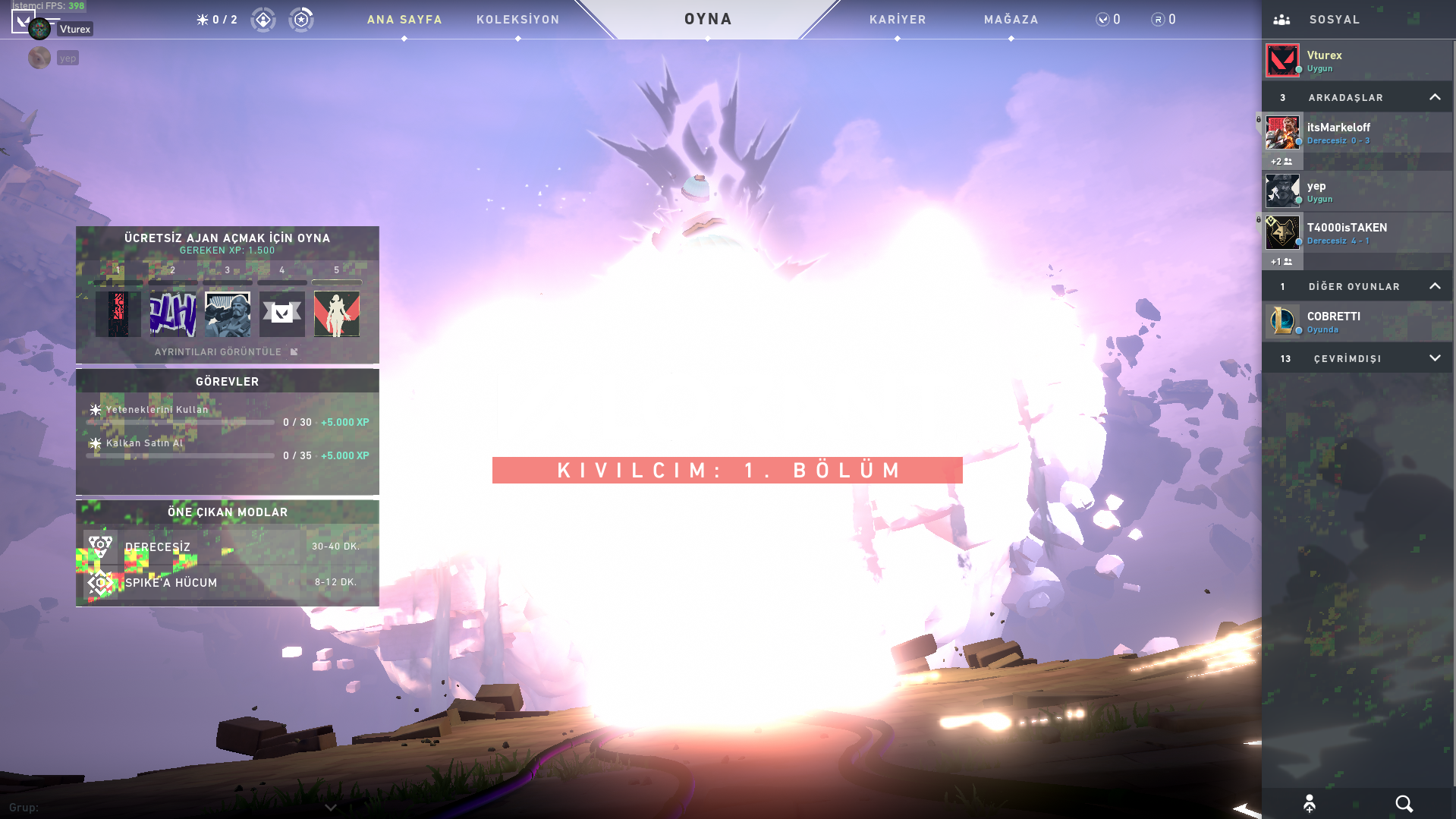Image resolution: width=1456 pixels, height=819 pixels.
Task: Click T4000isTAKEN in friends list
Action: tap(1357, 233)
